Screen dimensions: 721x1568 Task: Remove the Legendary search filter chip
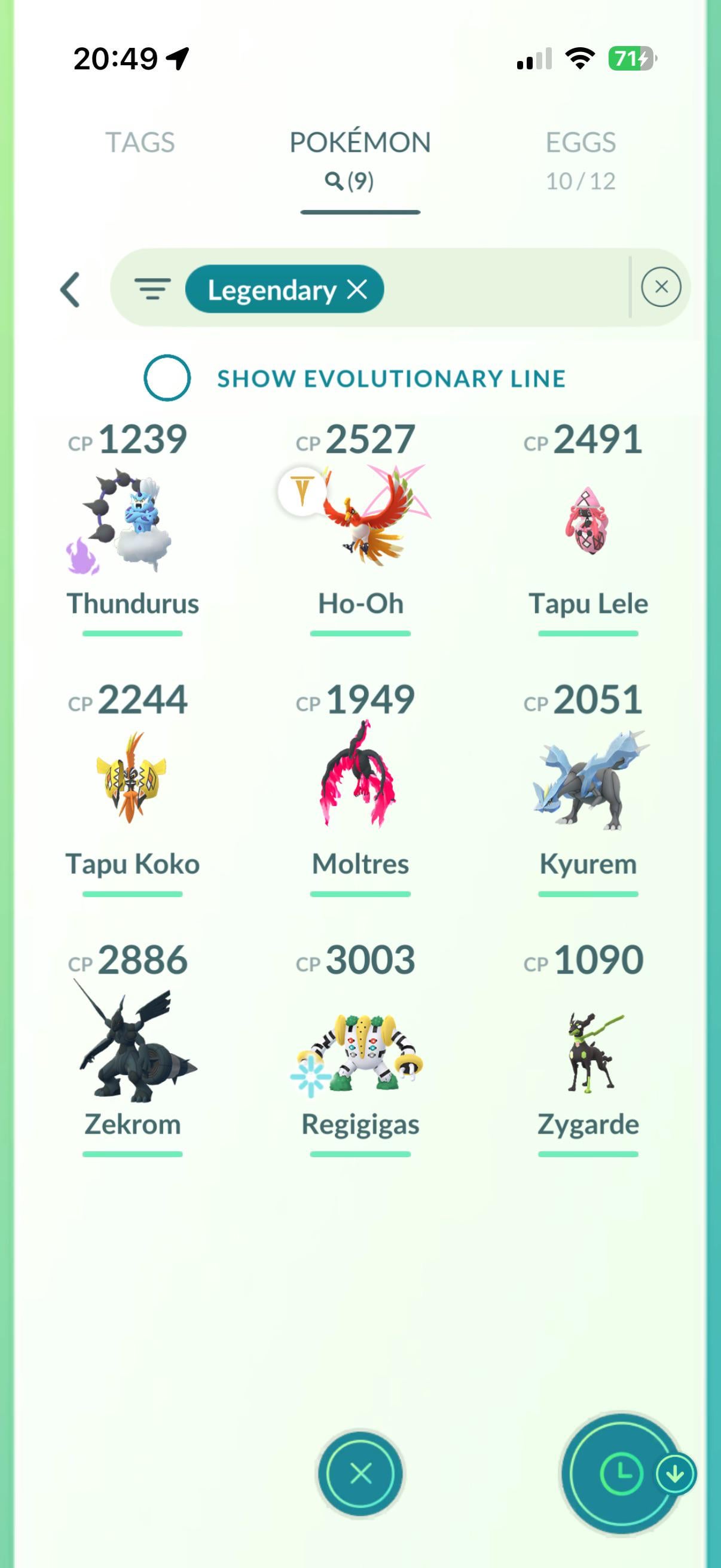357,289
